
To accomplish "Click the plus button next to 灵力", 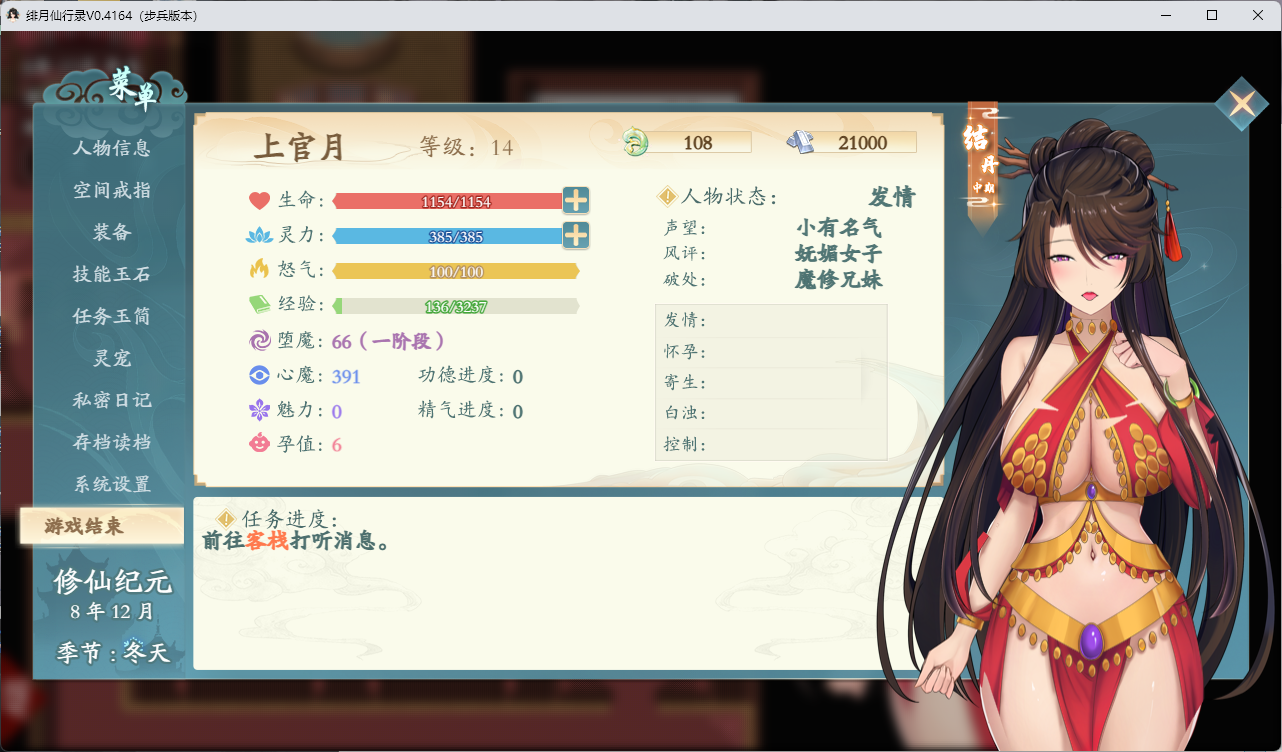I will 575,235.
